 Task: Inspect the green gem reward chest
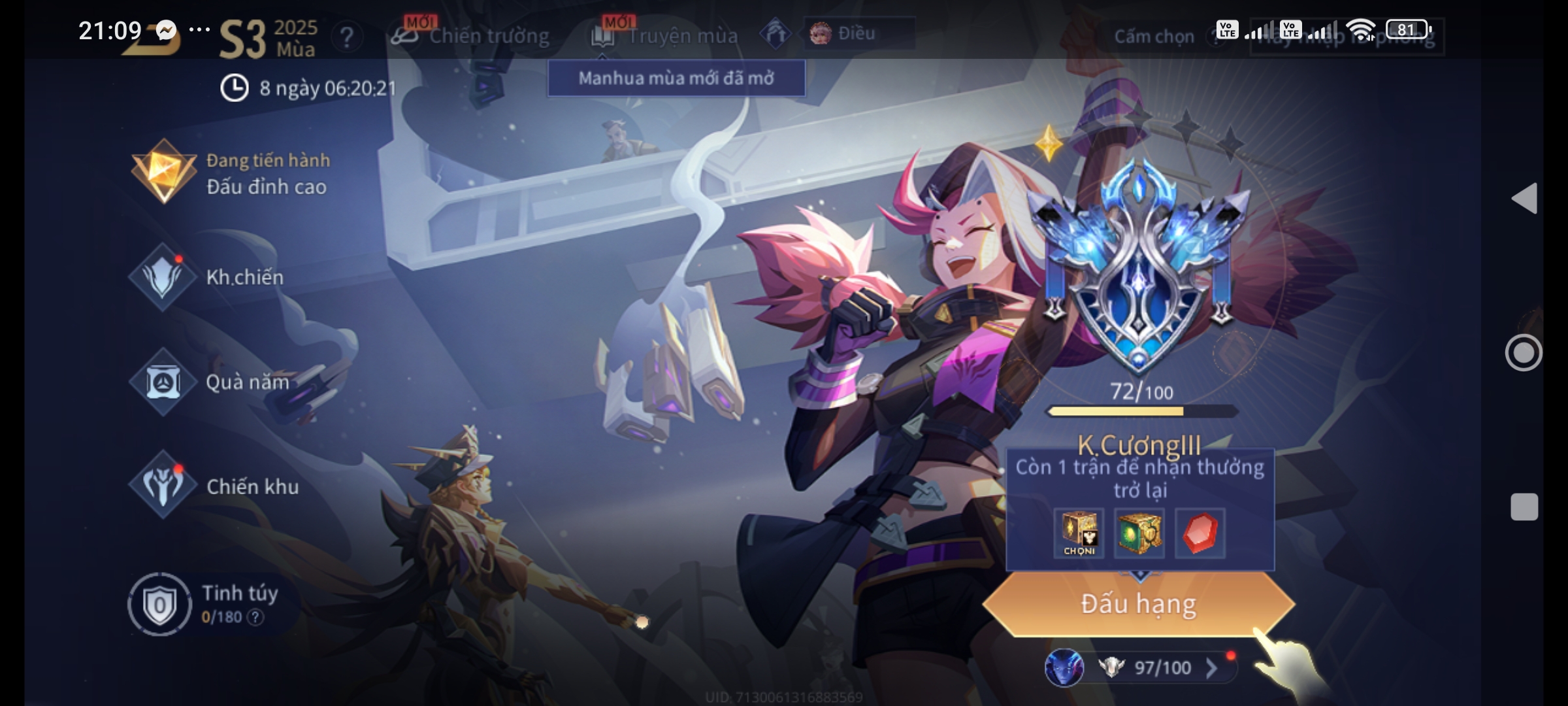coord(1139,533)
